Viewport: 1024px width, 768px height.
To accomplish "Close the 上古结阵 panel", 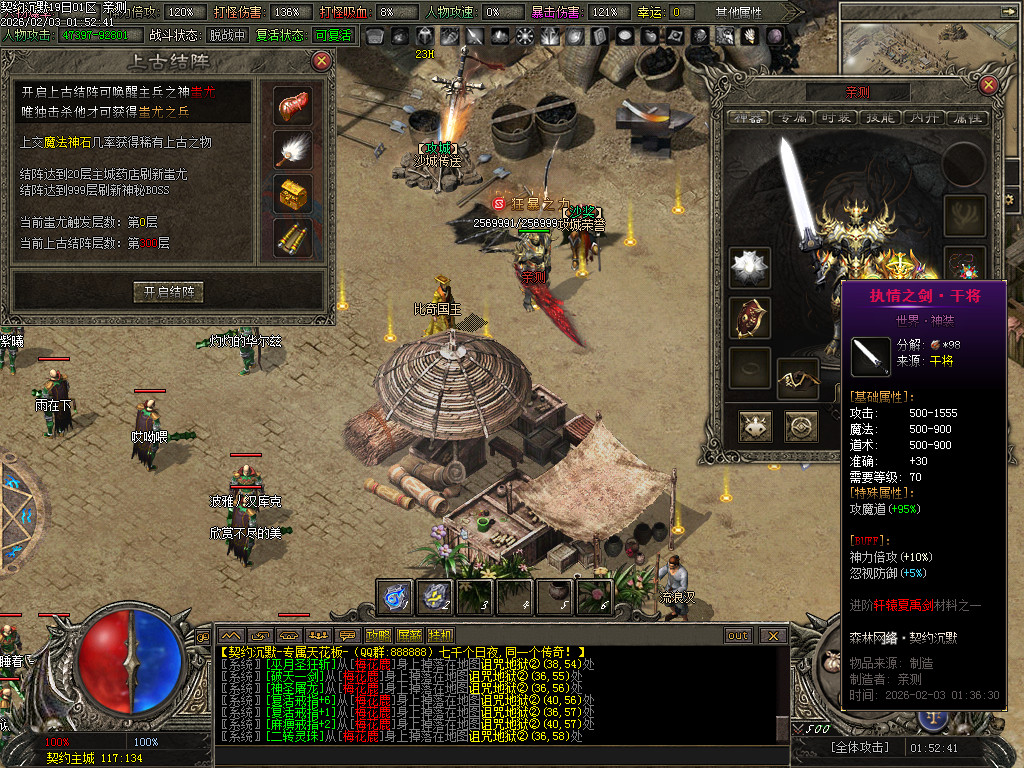I will 321,60.
